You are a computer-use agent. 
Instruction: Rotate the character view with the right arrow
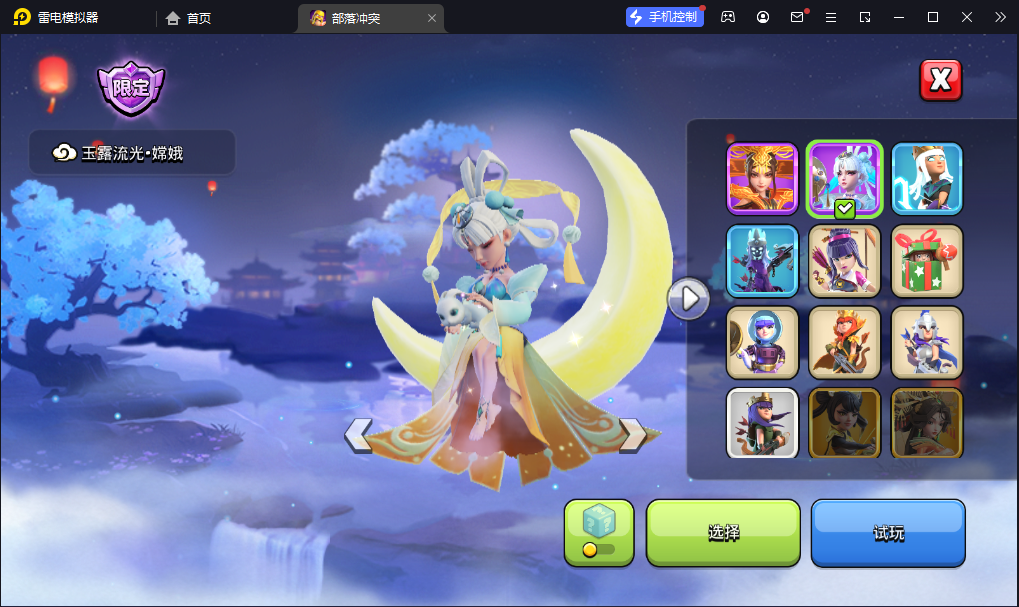point(632,434)
